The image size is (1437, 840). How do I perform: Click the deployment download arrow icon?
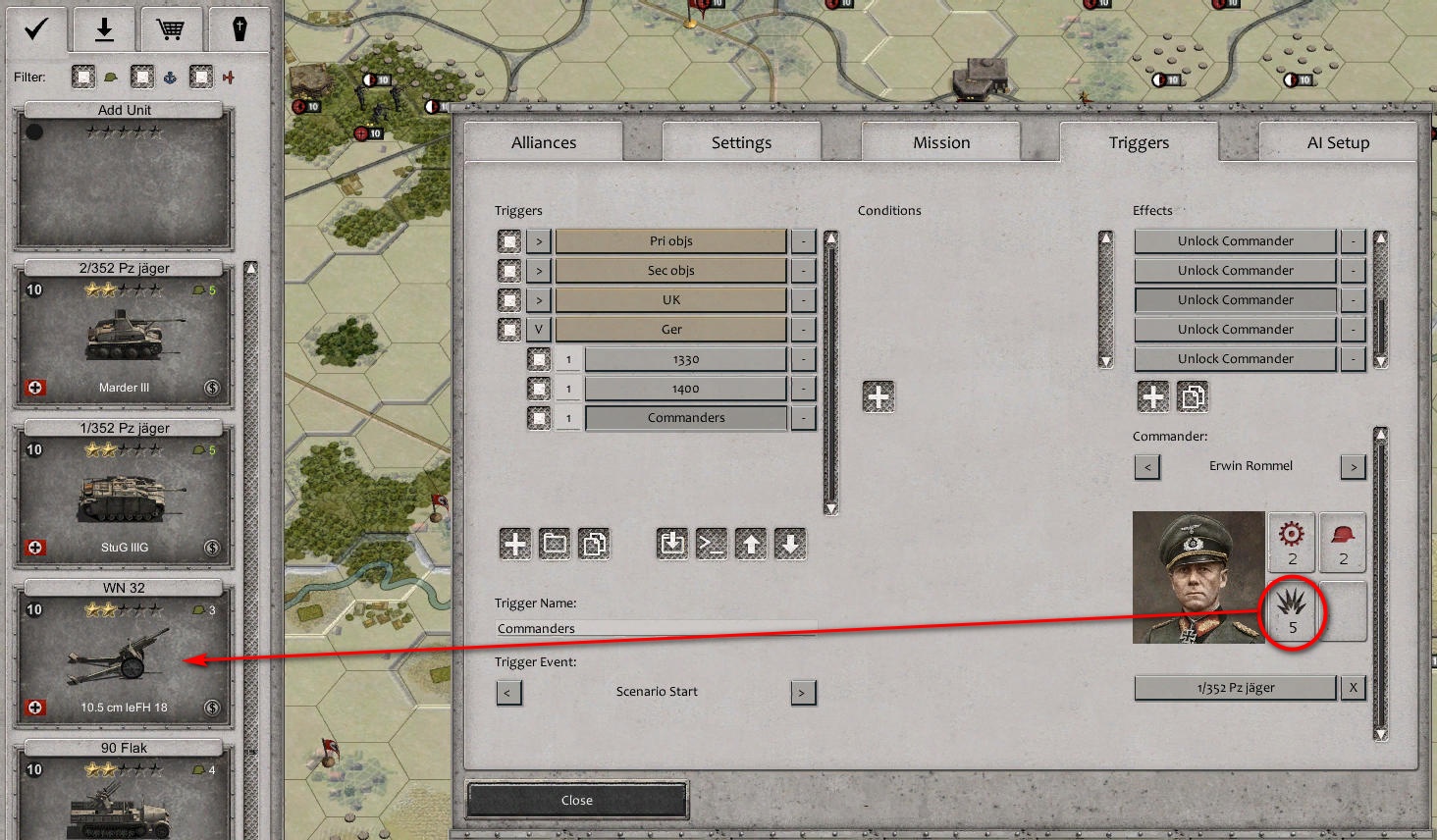[104, 29]
